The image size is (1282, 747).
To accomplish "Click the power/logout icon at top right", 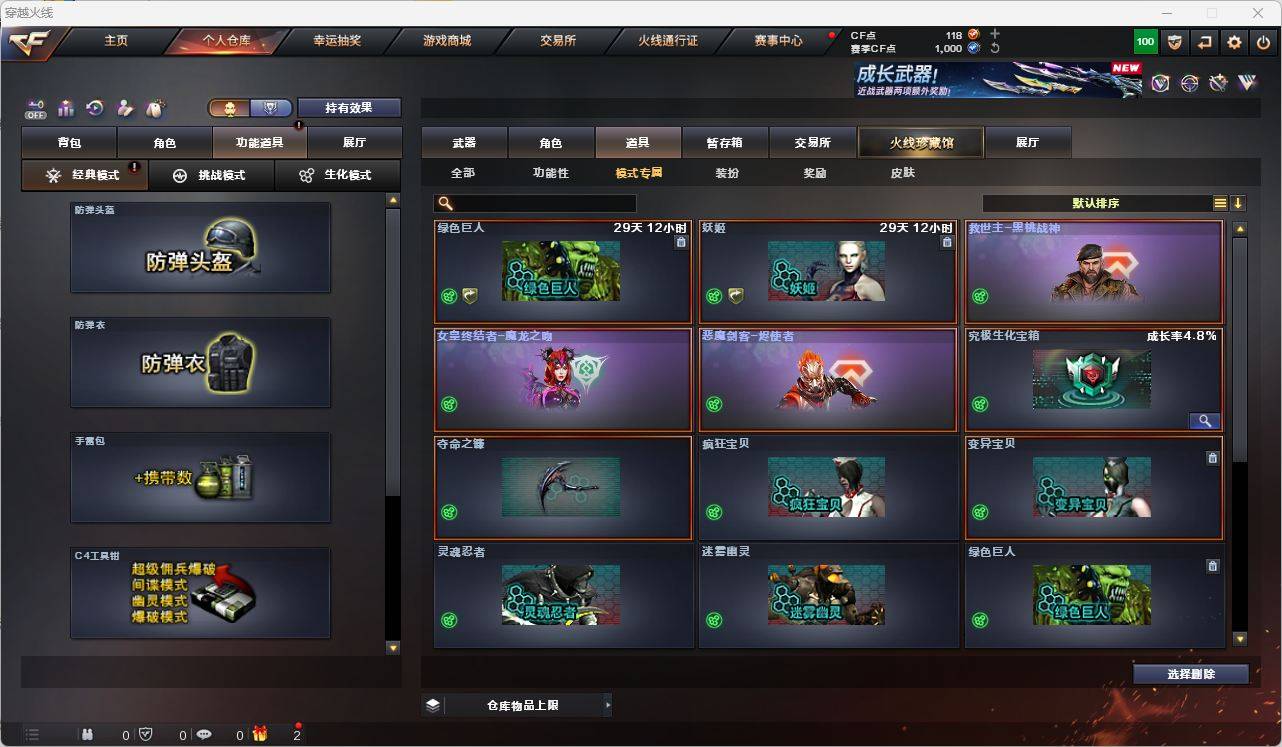I will (1262, 41).
